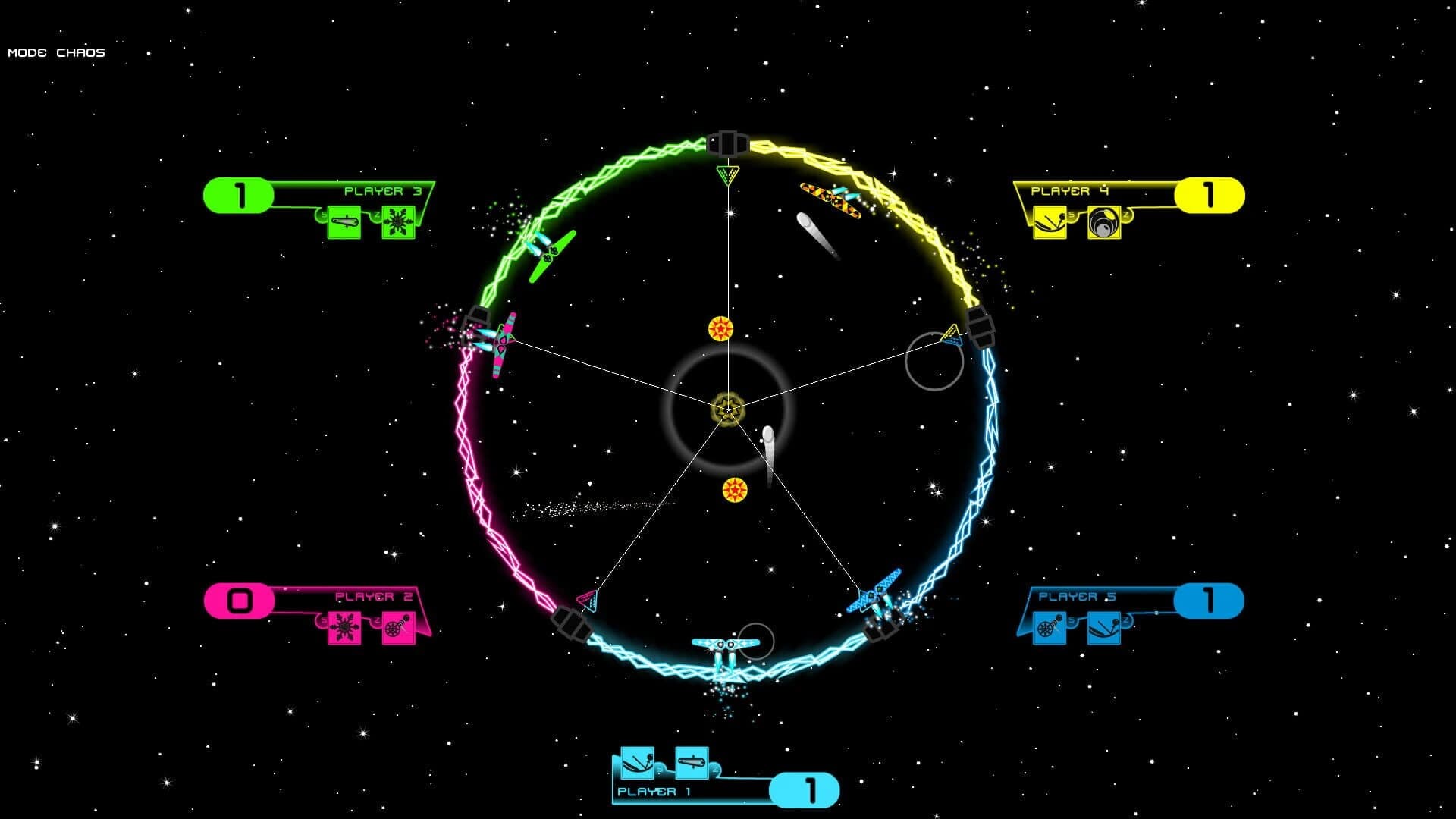The image size is (1456, 819).
Task: Click the PLAYER 4 name label
Action: tap(1068, 191)
